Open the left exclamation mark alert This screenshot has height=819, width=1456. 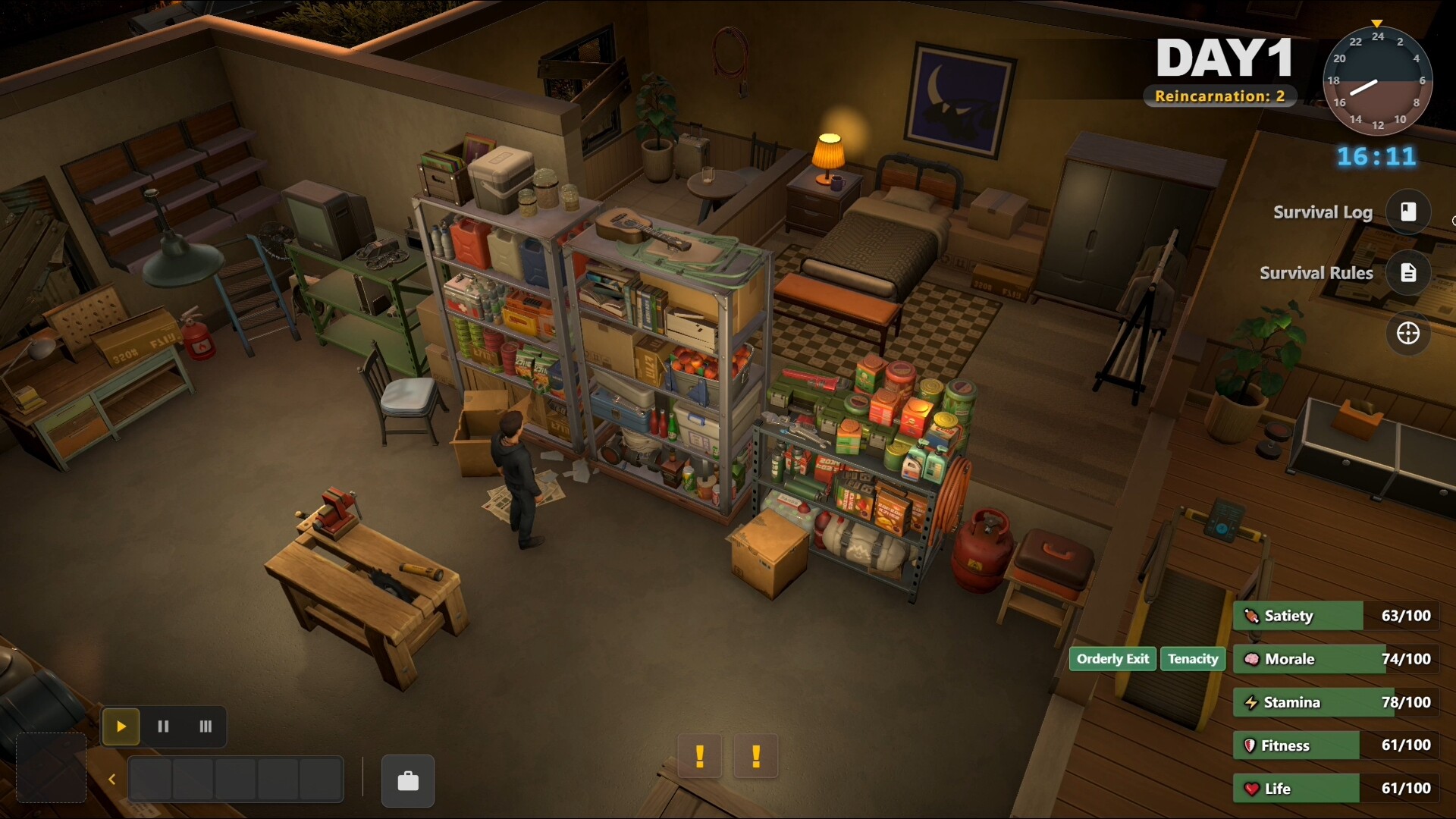coord(700,756)
